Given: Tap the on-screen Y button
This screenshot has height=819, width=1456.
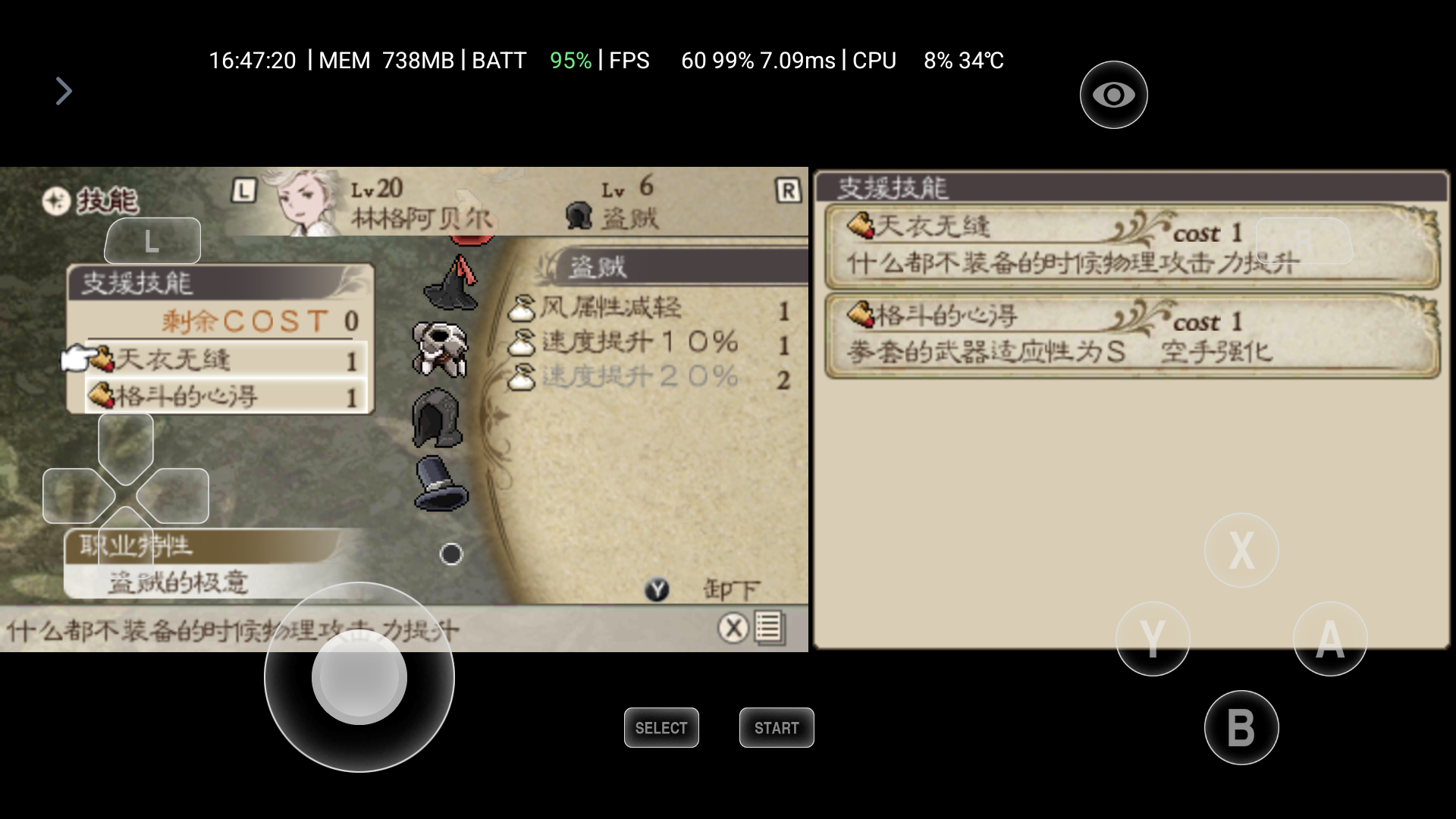Looking at the screenshot, I should pyautogui.click(x=1153, y=639).
